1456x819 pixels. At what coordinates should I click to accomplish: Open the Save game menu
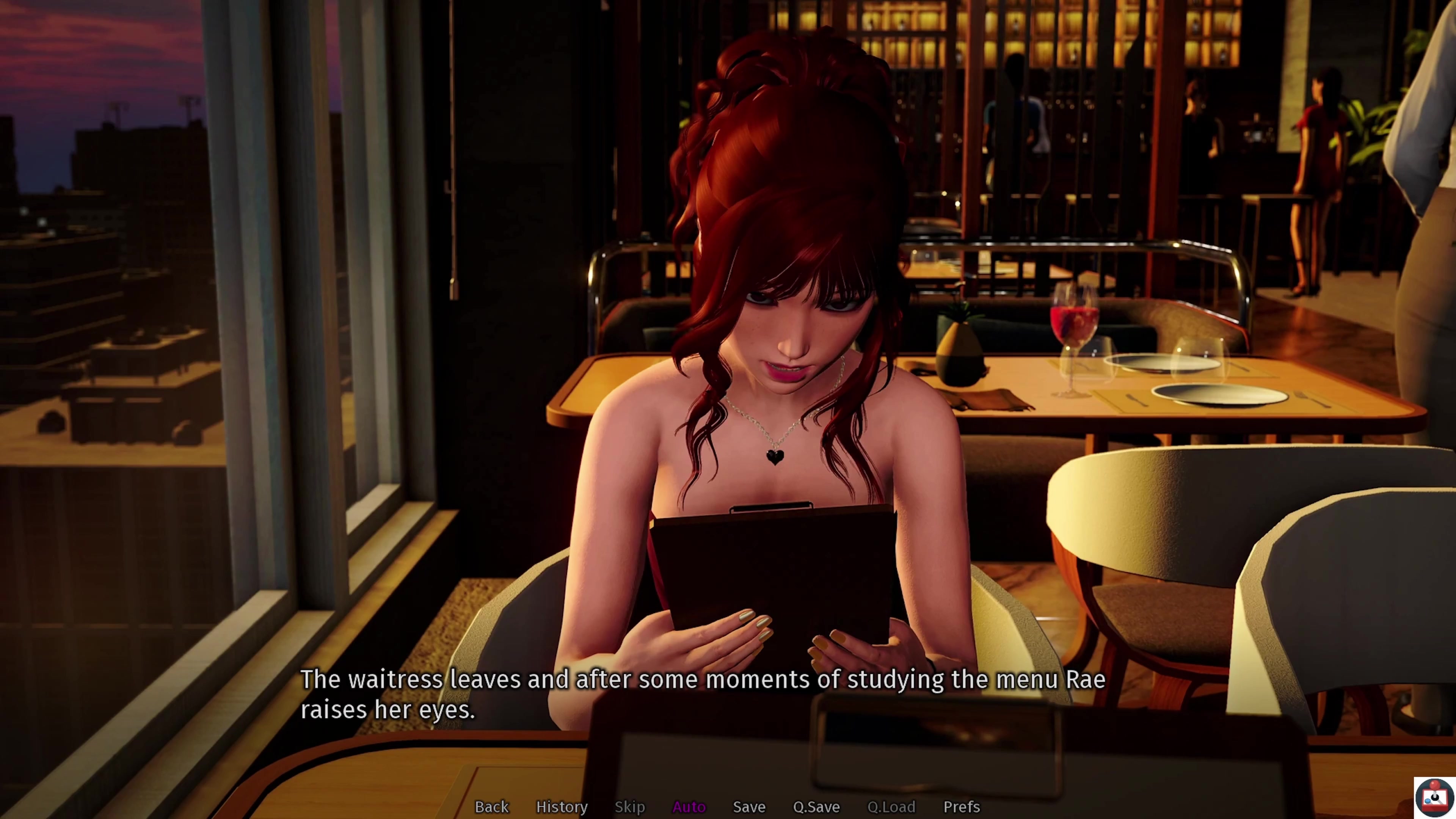[x=748, y=806]
